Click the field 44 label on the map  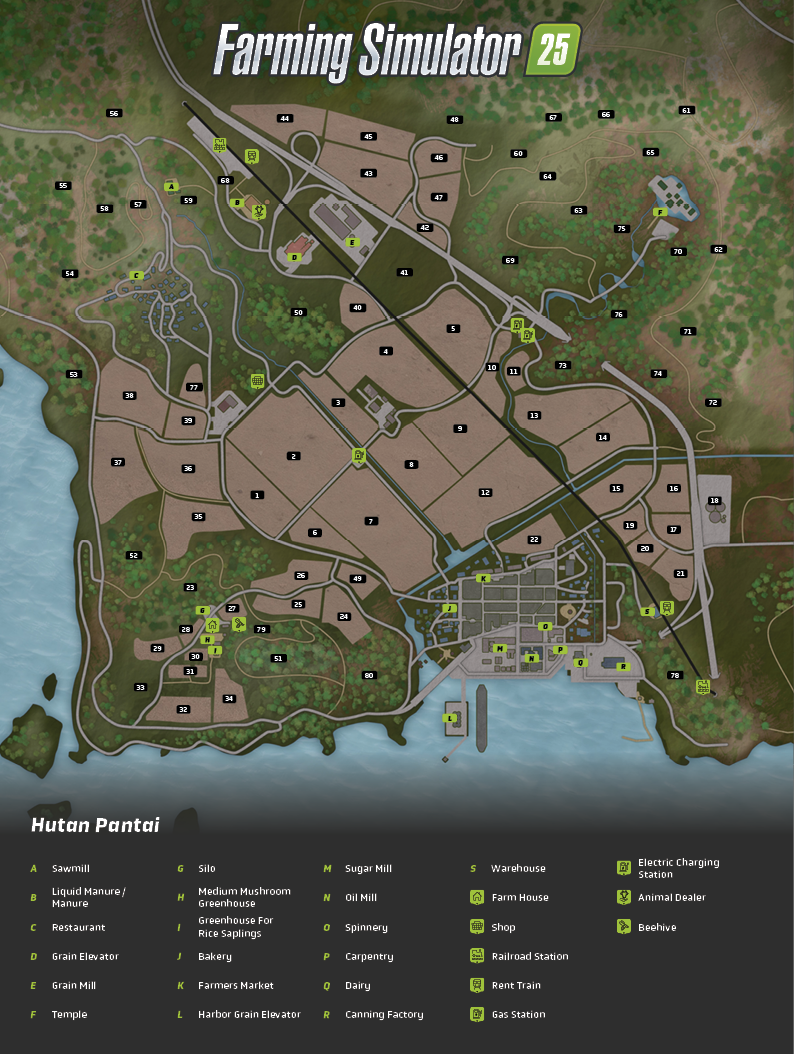coord(285,118)
